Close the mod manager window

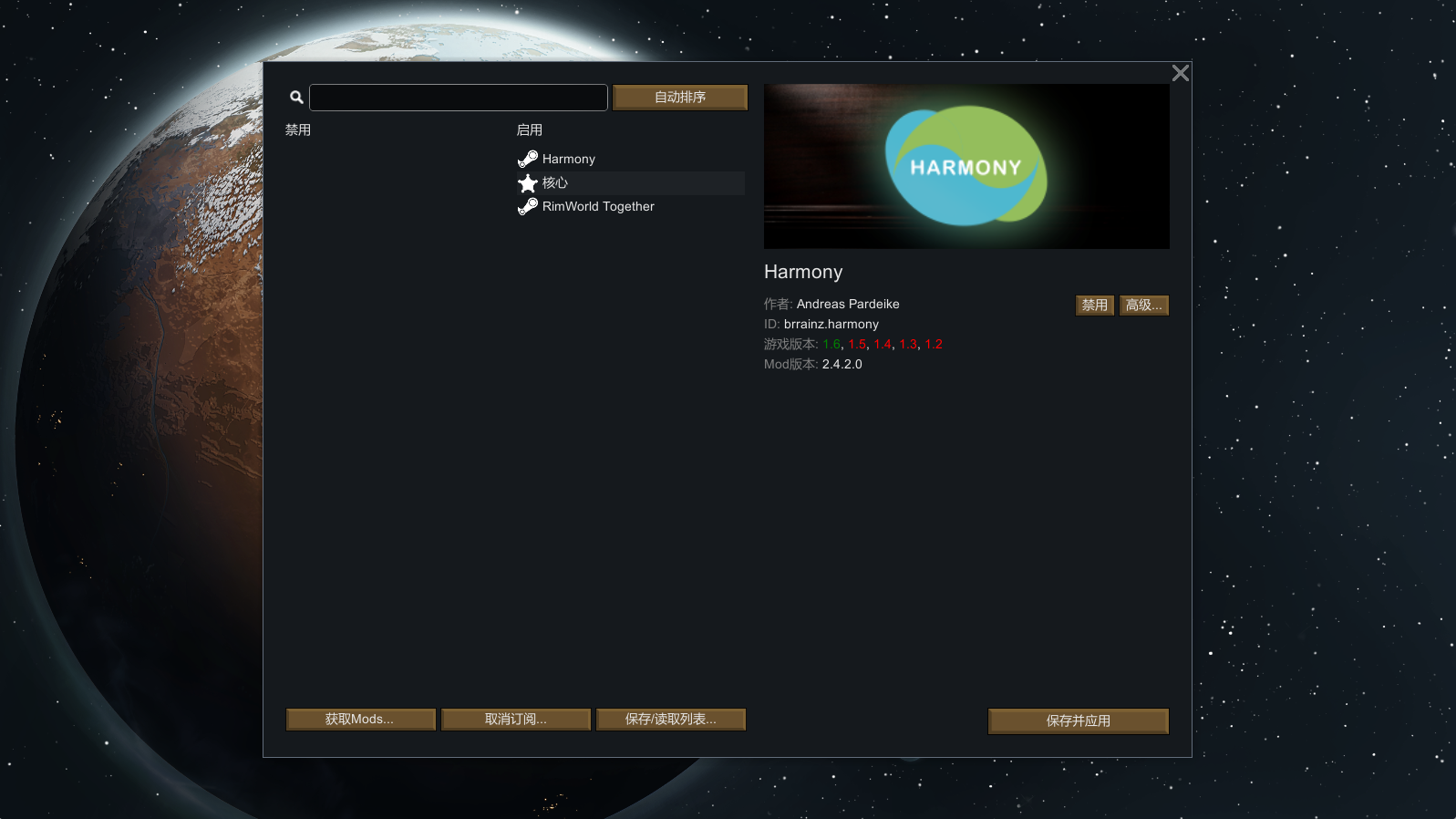[1180, 74]
